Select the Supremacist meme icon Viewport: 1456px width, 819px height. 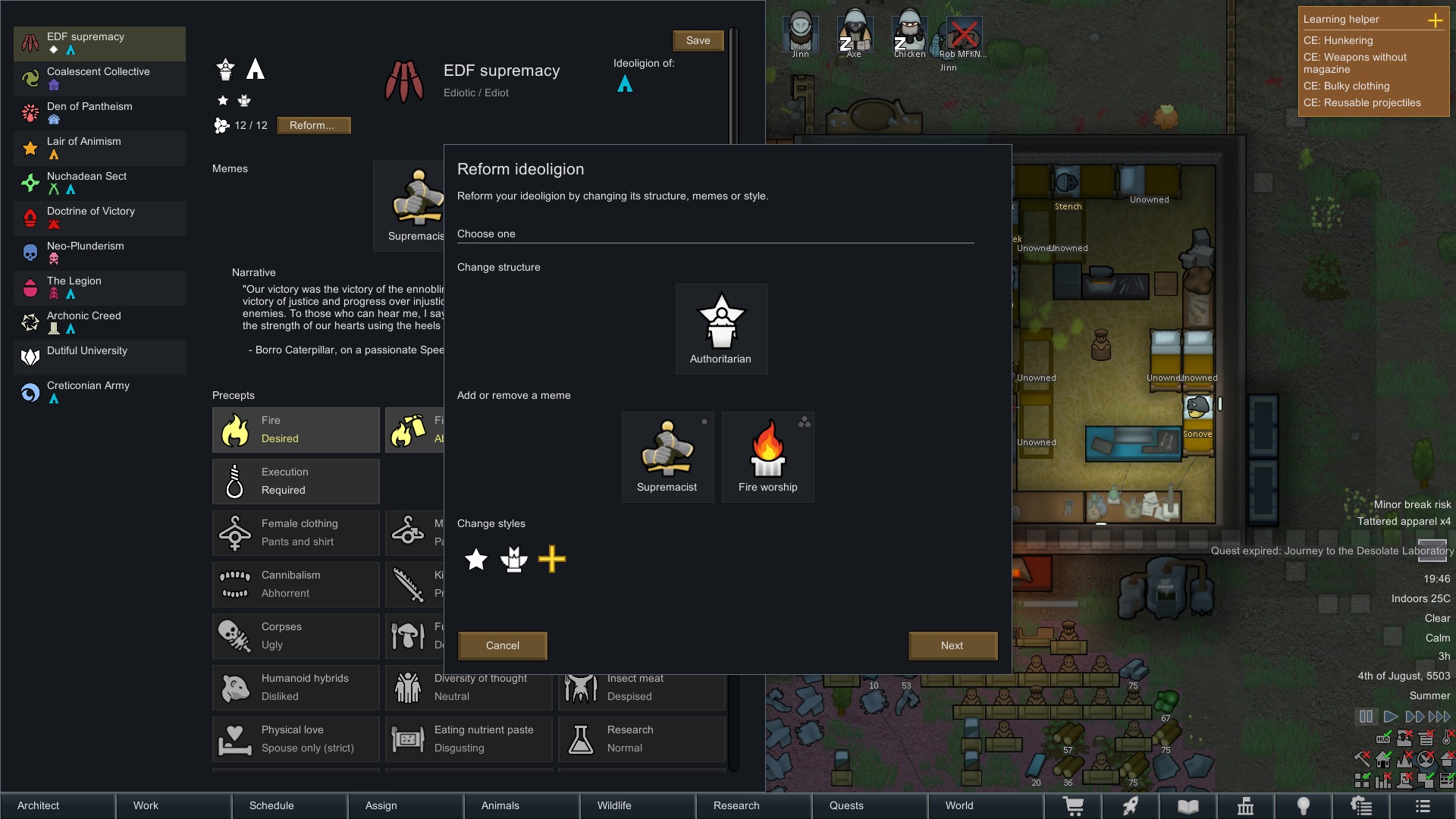(667, 451)
